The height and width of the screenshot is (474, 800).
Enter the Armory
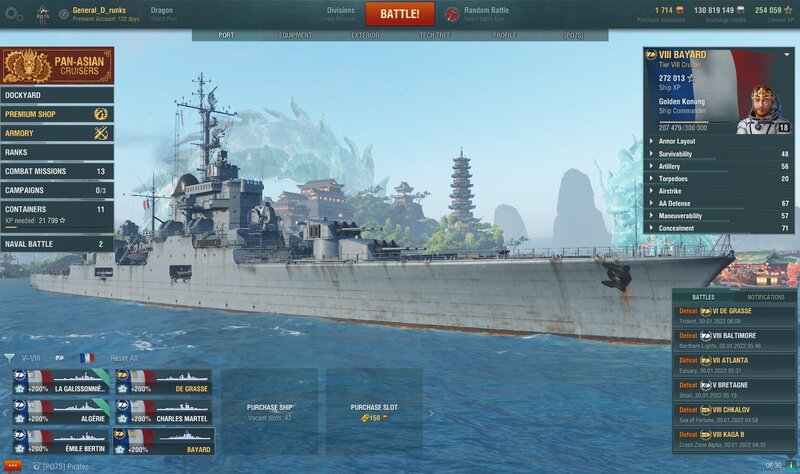pos(57,133)
